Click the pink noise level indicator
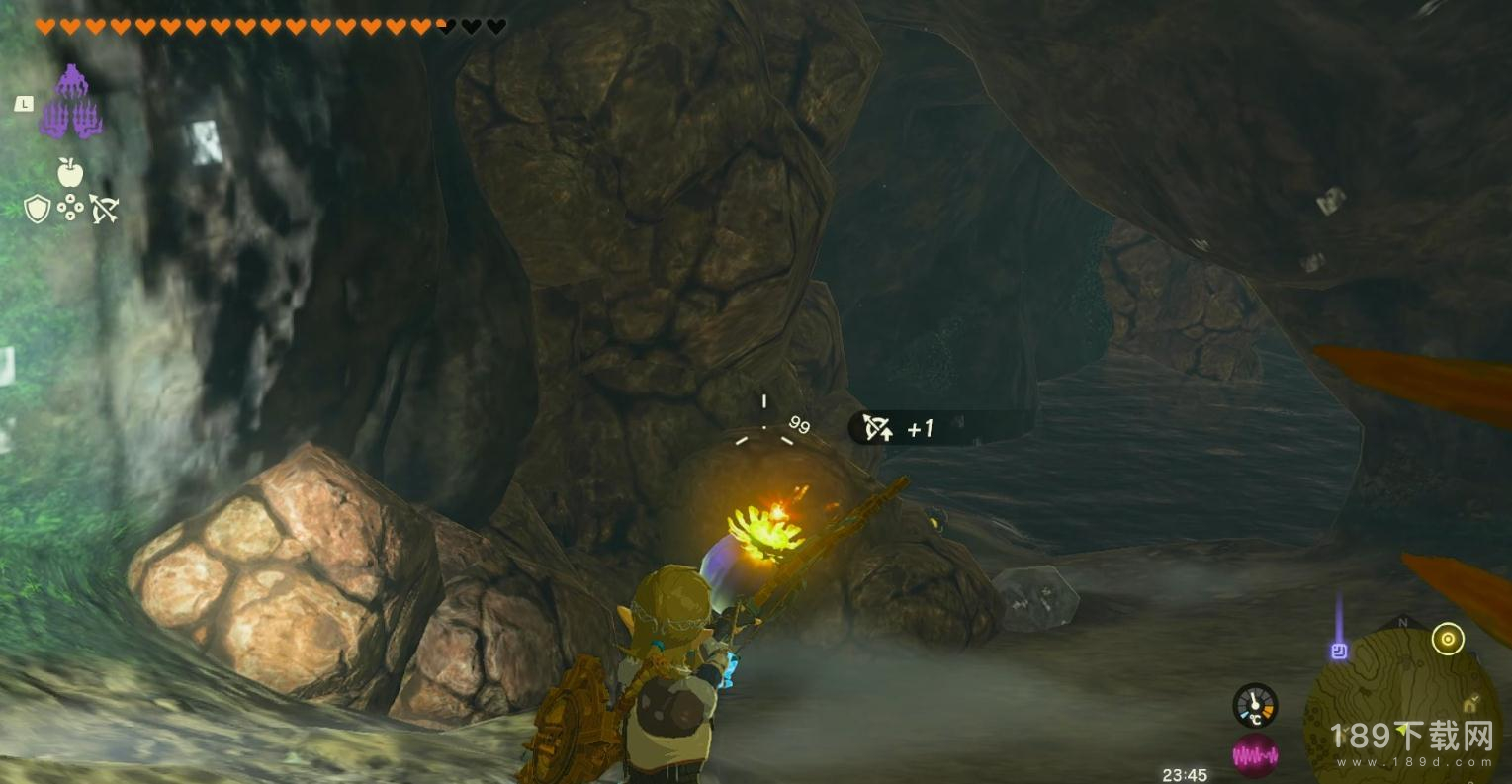This screenshot has height=784, width=1512. click(x=1254, y=756)
